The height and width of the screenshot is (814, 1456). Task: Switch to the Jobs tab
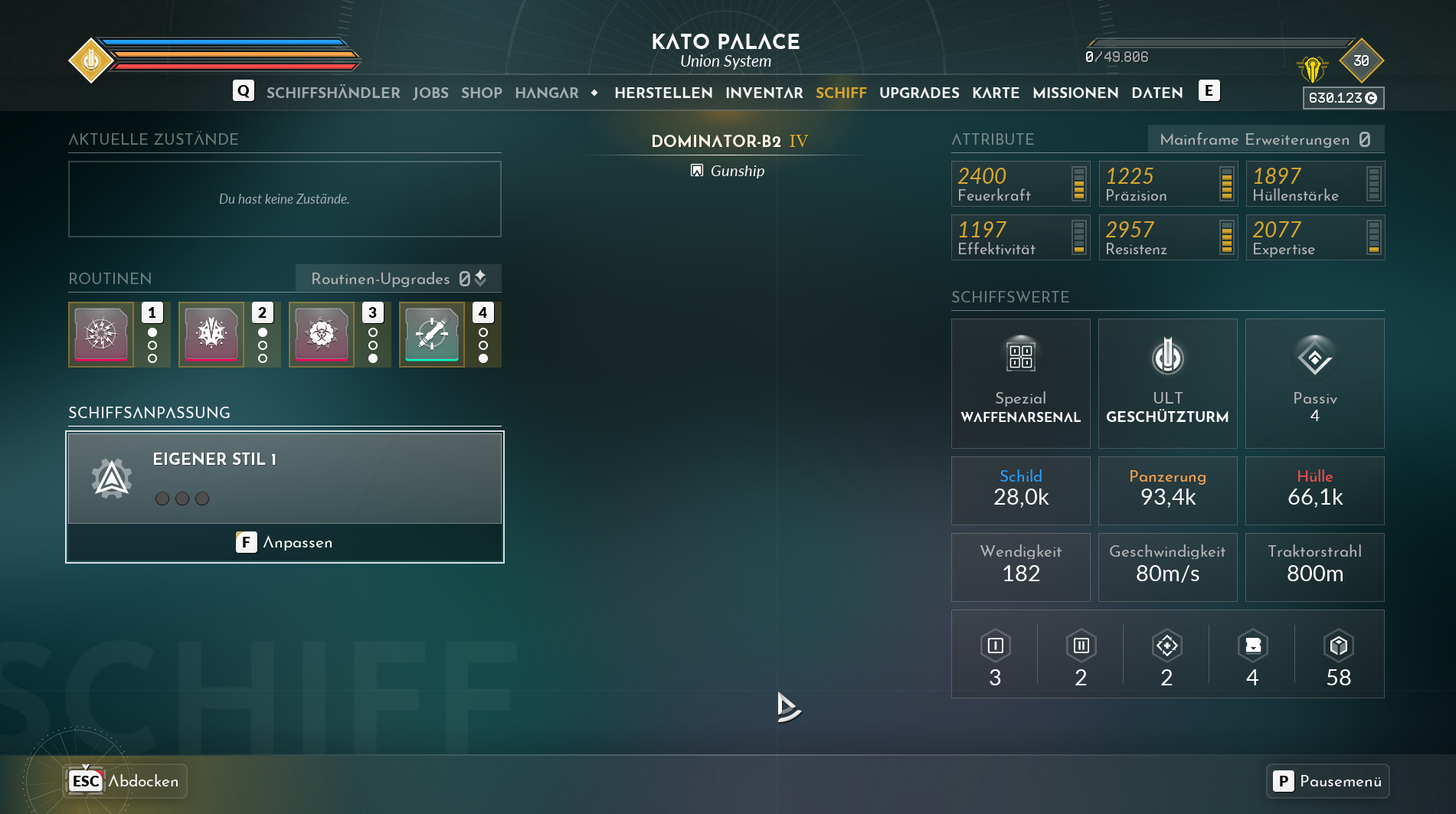click(x=430, y=93)
